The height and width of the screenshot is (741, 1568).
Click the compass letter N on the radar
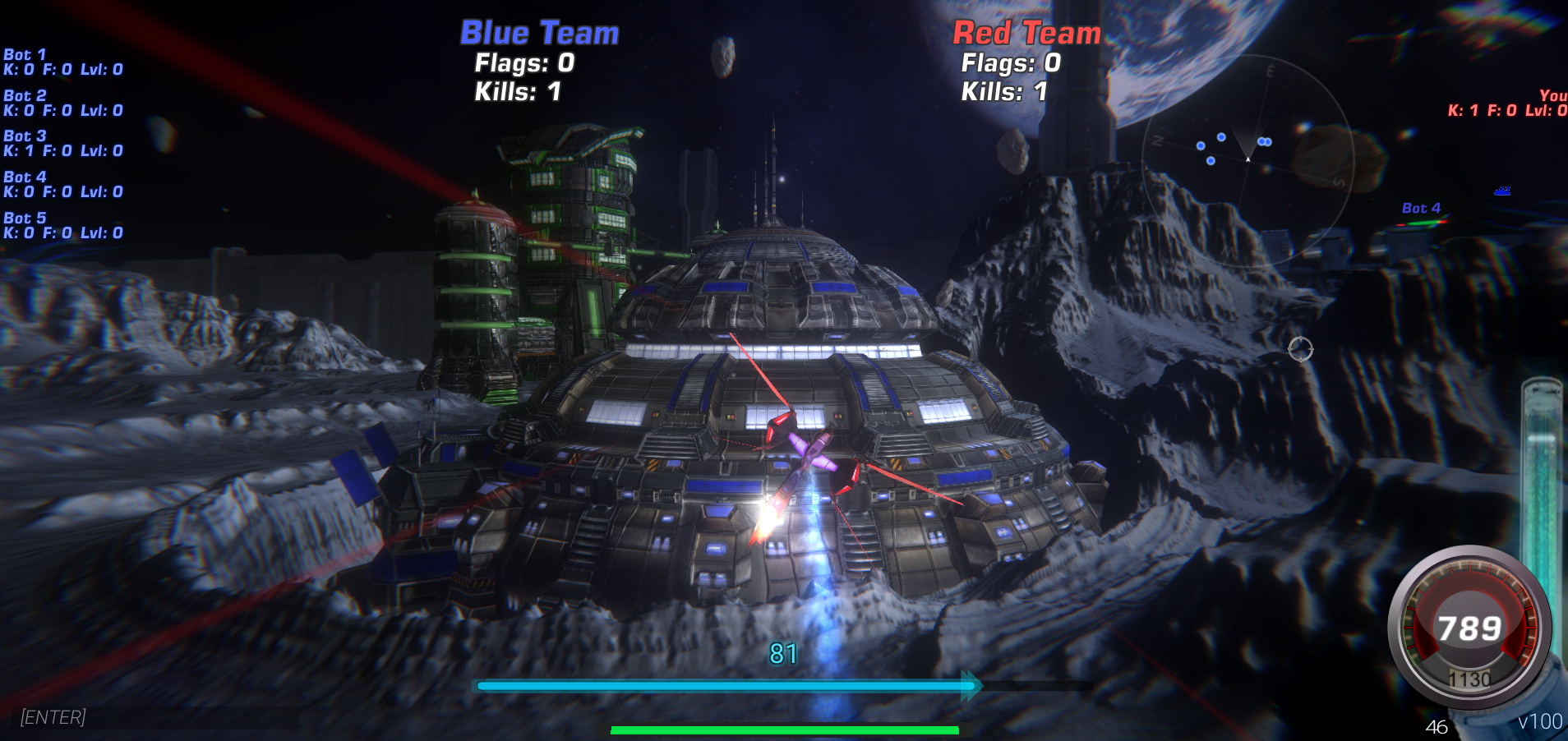(x=1159, y=140)
